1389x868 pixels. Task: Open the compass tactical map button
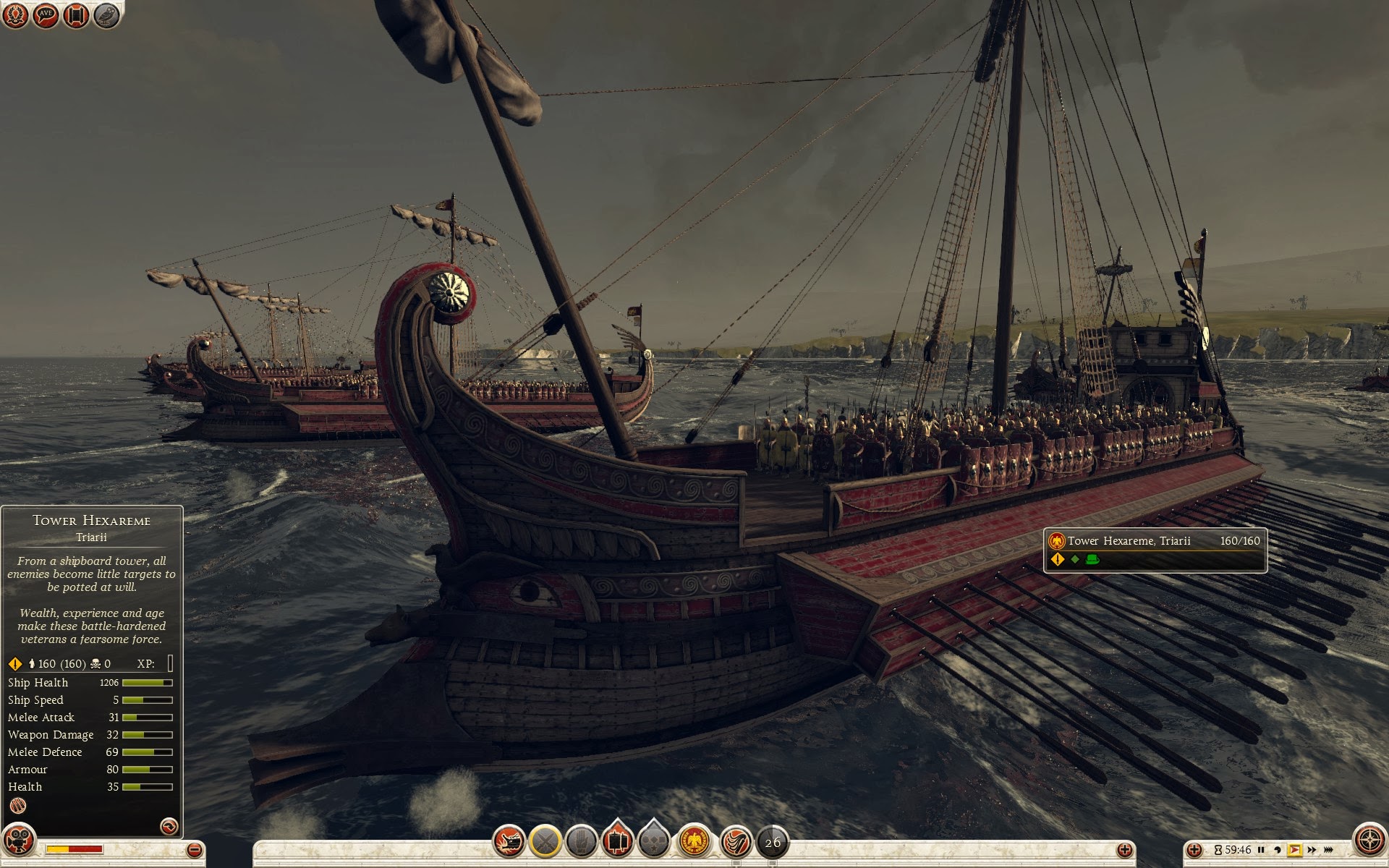(1368, 840)
